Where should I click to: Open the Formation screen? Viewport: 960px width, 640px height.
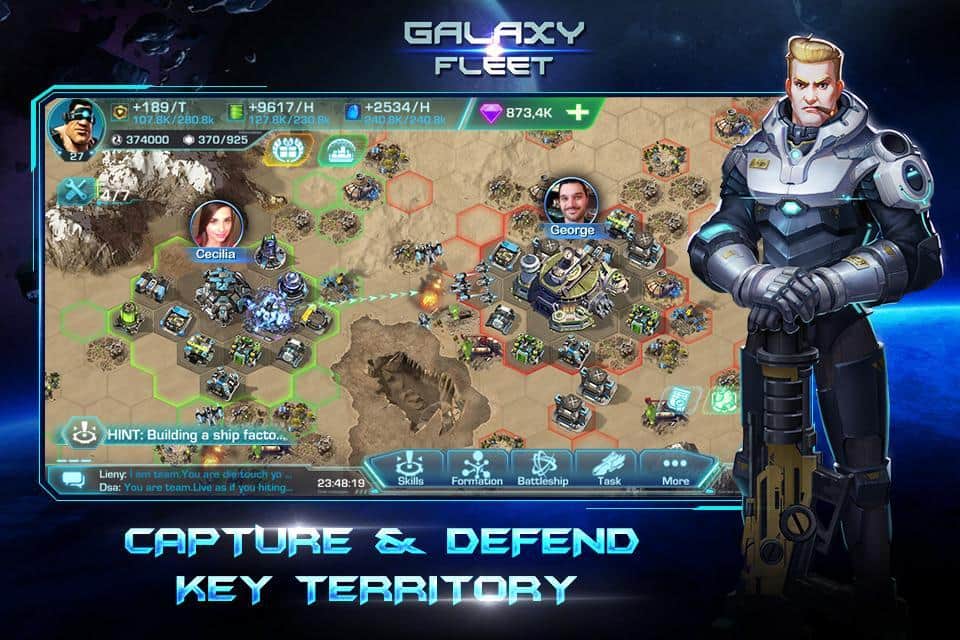[x=476, y=469]
